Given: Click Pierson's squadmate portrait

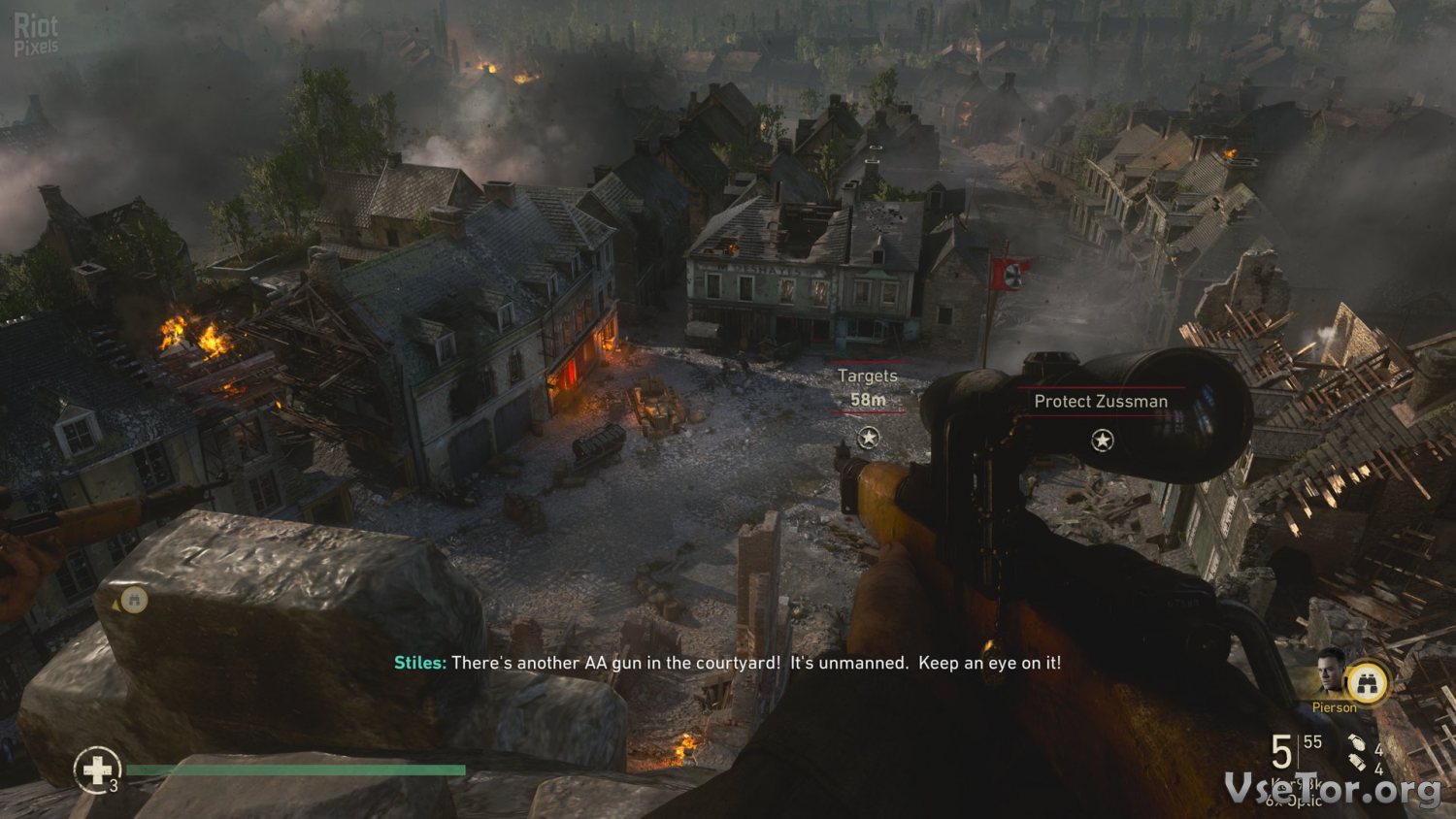Looking at the screenshot, I should (1329, 673).
